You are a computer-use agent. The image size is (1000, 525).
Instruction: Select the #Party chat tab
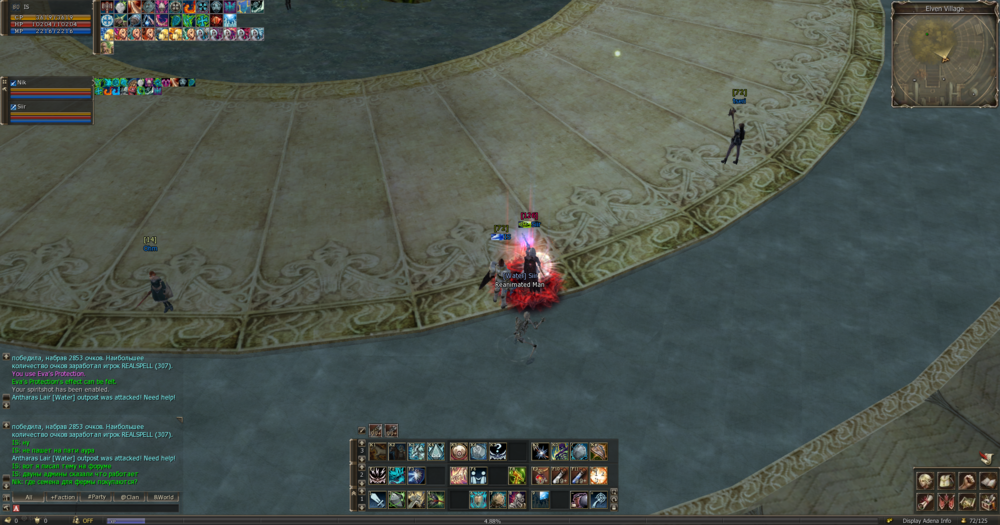97,497
